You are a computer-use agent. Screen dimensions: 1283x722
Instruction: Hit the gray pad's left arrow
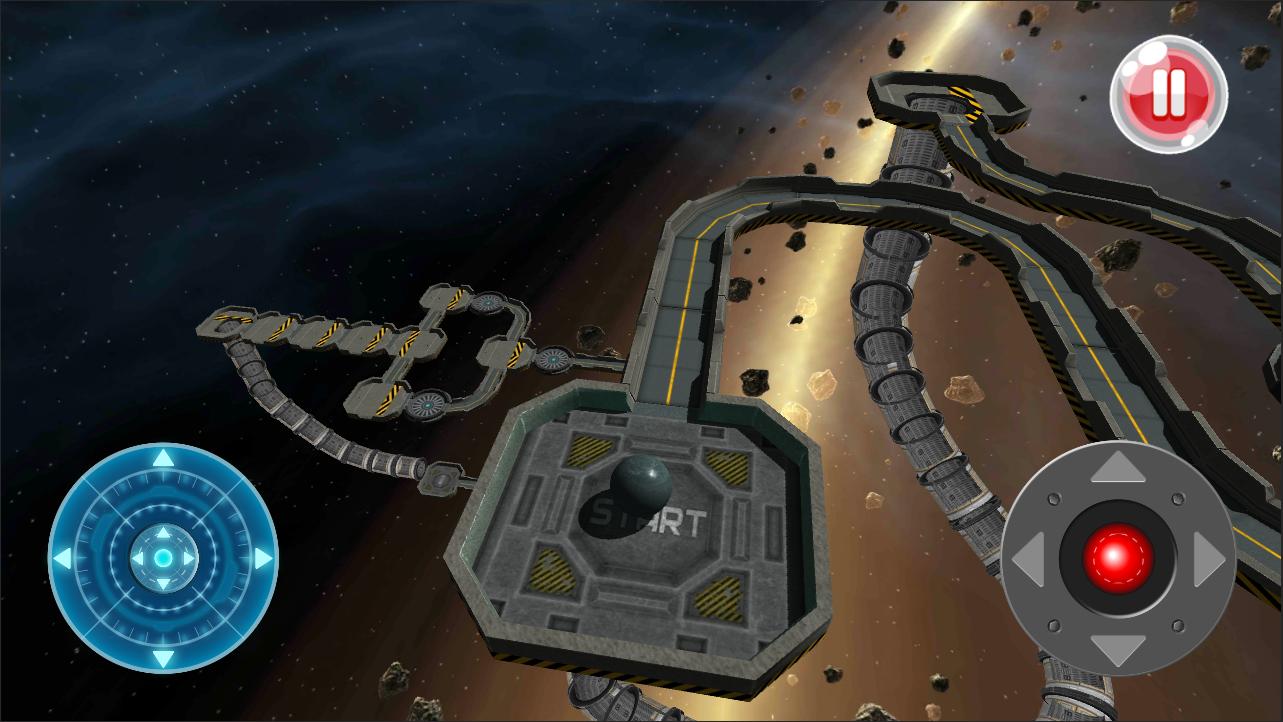coord(1027,559)
